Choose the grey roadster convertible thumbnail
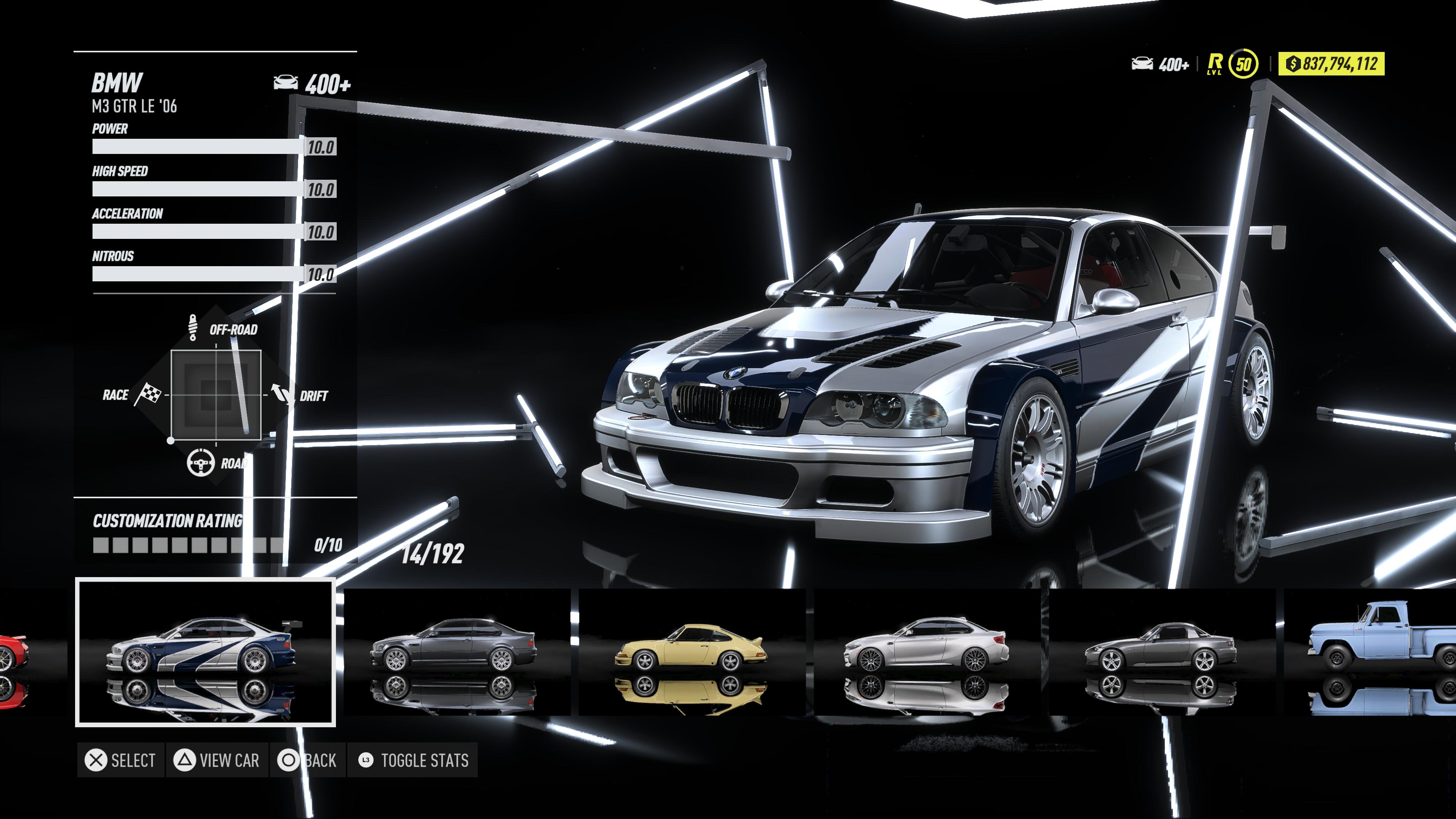 coord(1161,652)
